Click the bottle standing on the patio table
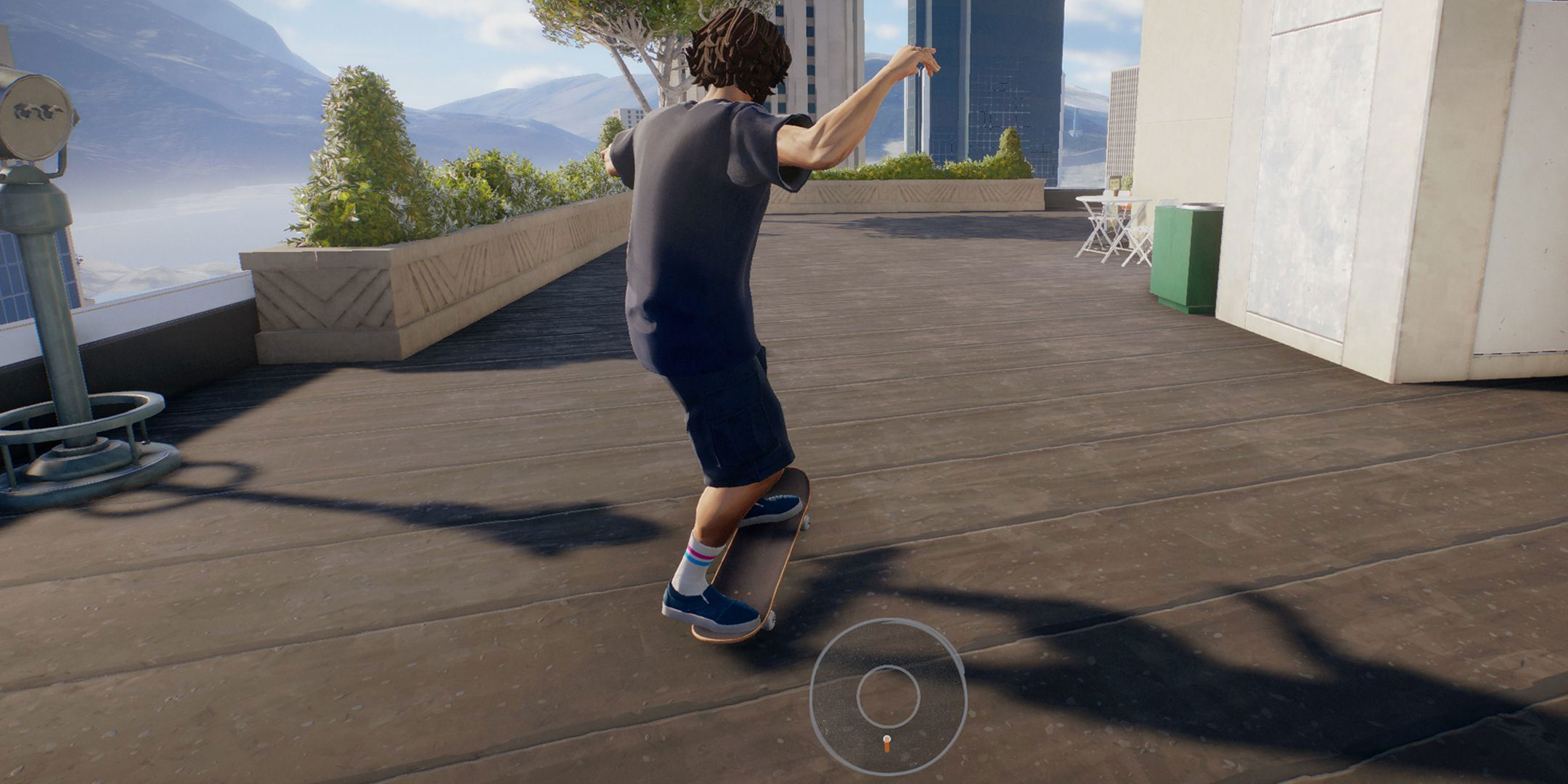The image size is (1568, 784). pos(1114,193)
